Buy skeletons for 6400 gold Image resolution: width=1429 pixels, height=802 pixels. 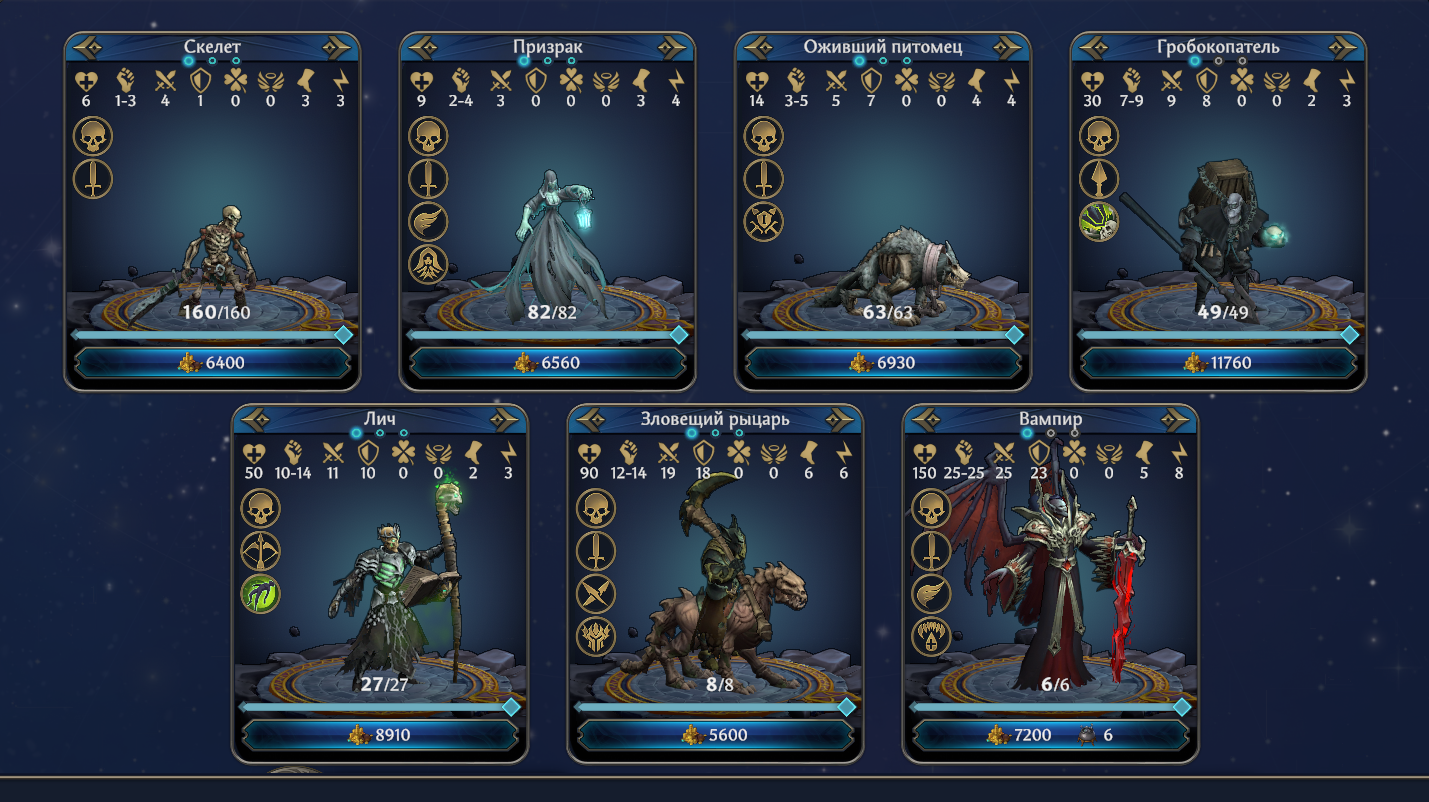tap(213, 362)
